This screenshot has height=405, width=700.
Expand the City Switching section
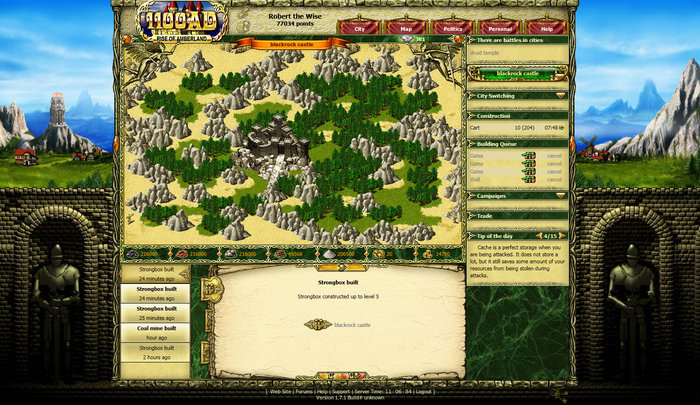(517, 95)
